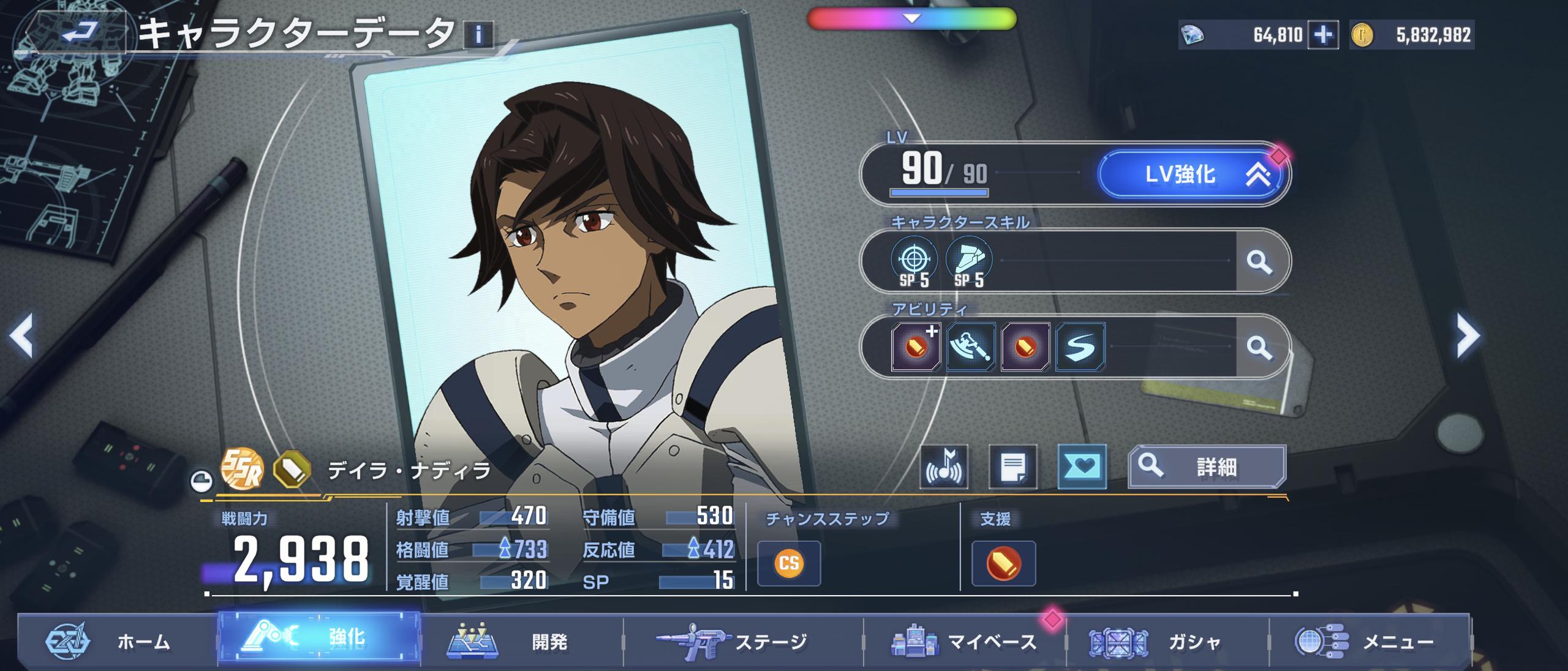Image resolution: width=1568 pixels, height=671 pixels.
Task: Open the voice and music icon
Action: 943,467
